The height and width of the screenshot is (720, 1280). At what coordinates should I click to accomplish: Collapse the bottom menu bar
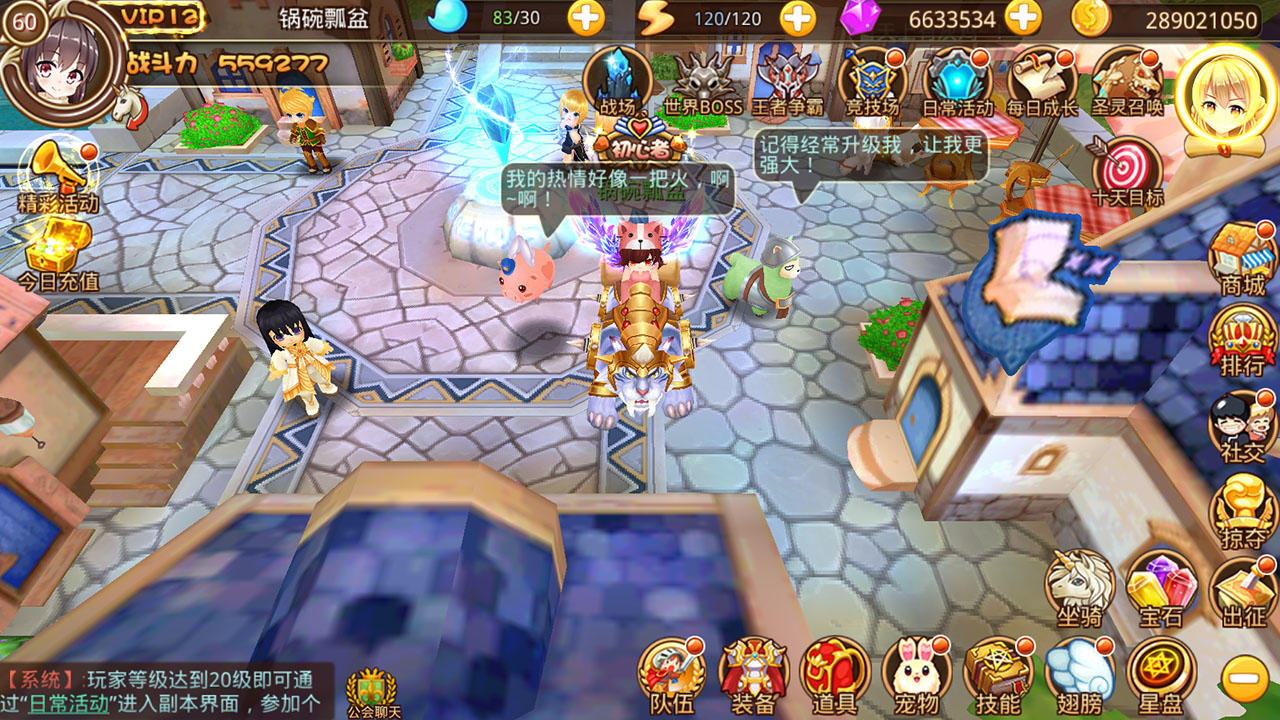click(1243, 677)
